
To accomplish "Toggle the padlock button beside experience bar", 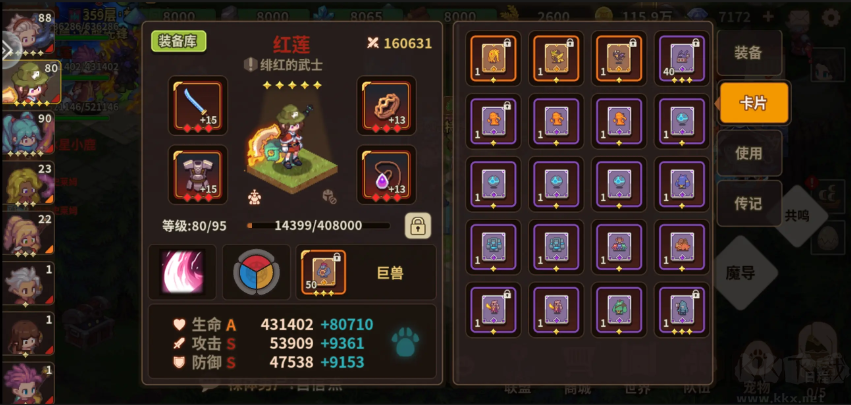I will (x=418, y=225).
